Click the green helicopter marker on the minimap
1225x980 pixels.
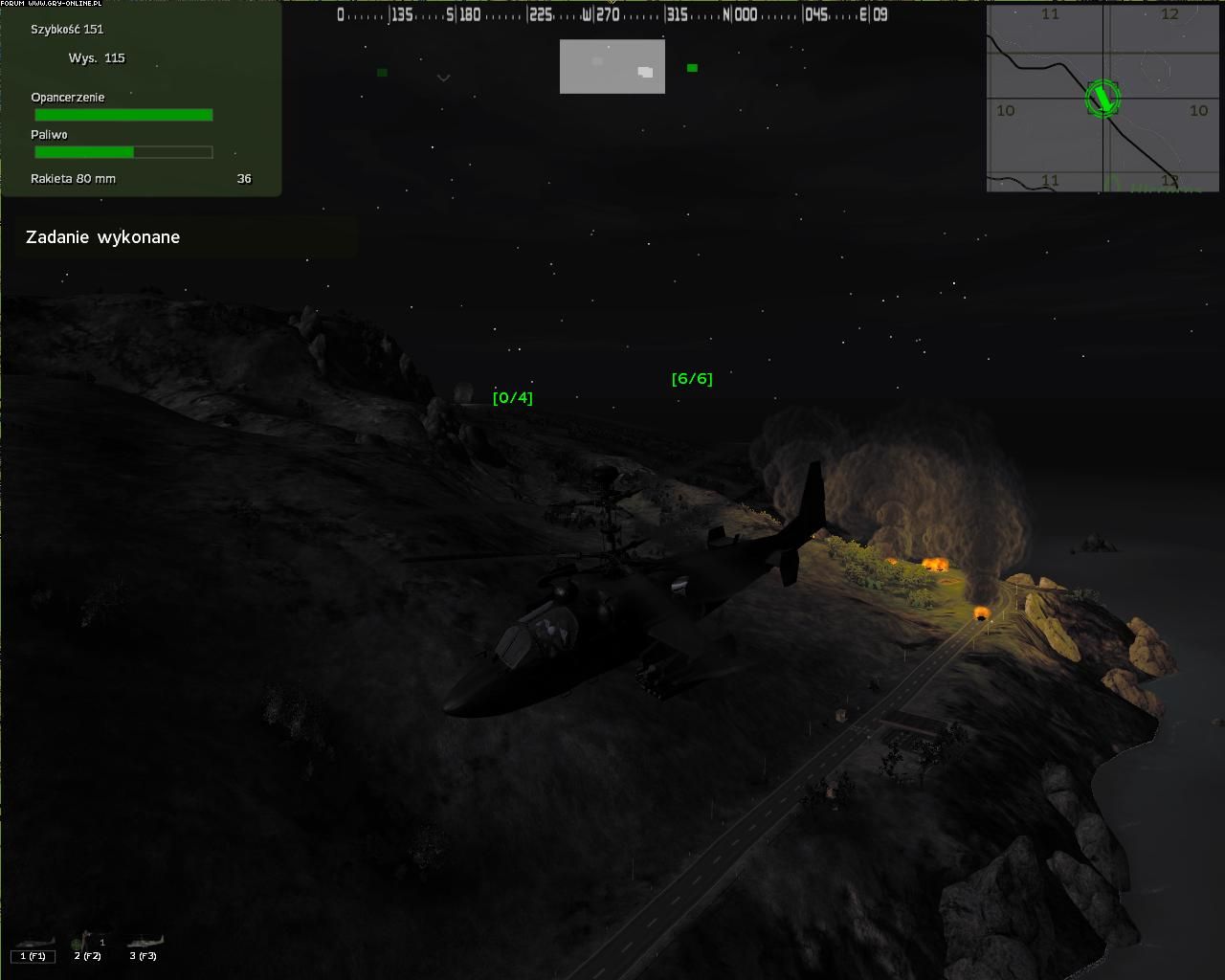coord(1102,98)
